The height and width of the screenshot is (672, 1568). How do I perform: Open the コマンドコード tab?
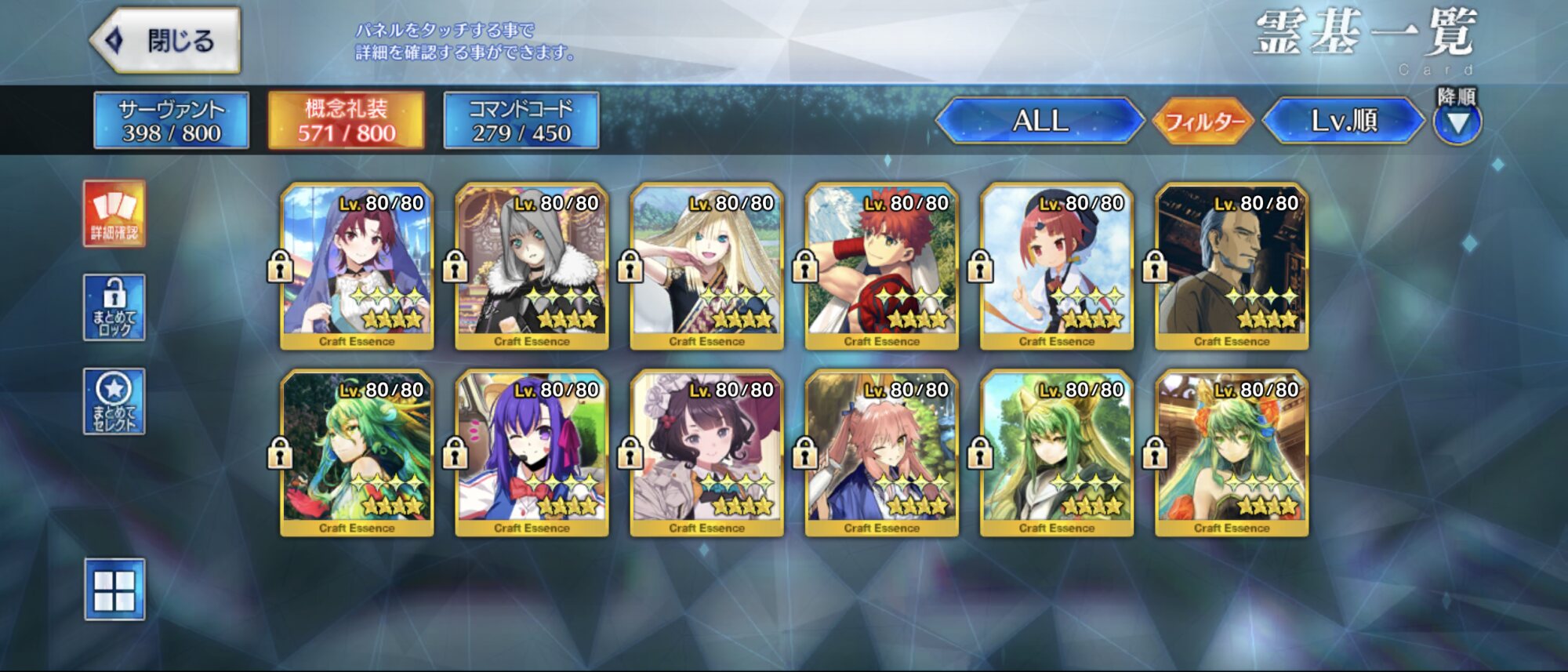point(521,120)
